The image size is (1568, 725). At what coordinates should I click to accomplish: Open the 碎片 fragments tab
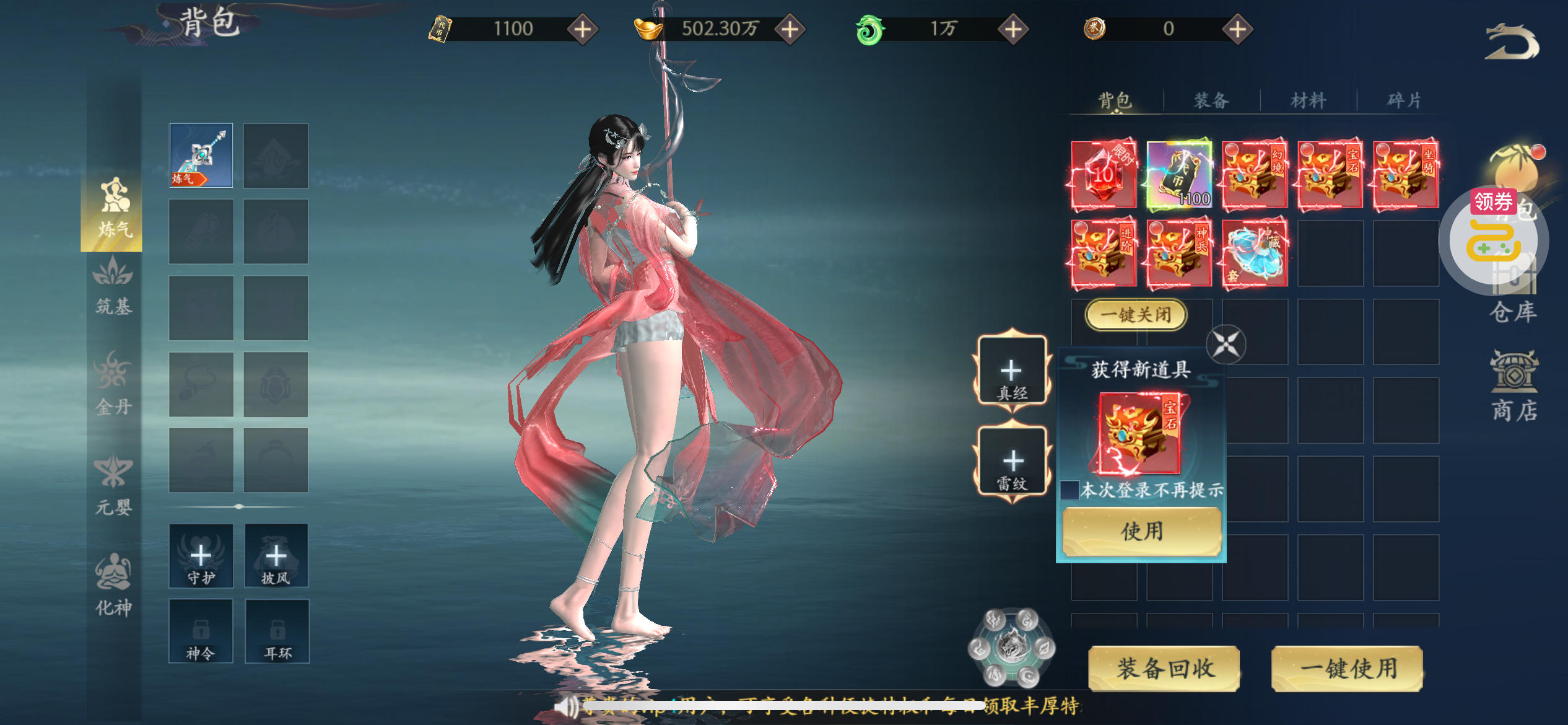tap(1404, 100)
